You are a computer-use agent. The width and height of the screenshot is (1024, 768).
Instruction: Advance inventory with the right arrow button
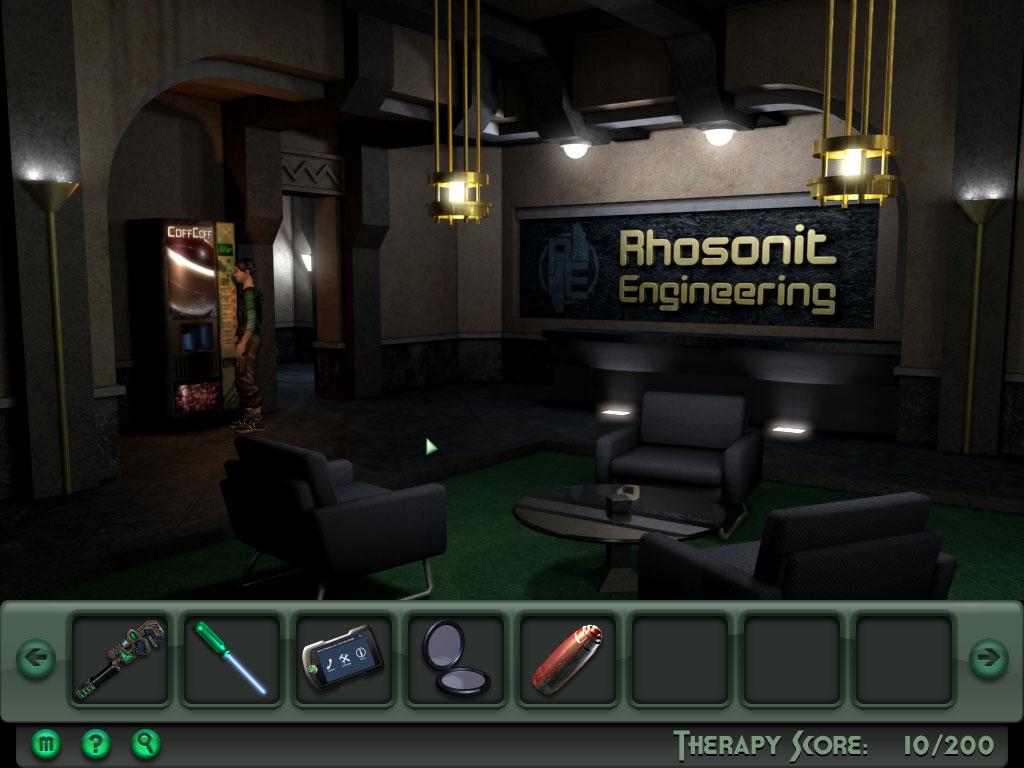[988, 658]
